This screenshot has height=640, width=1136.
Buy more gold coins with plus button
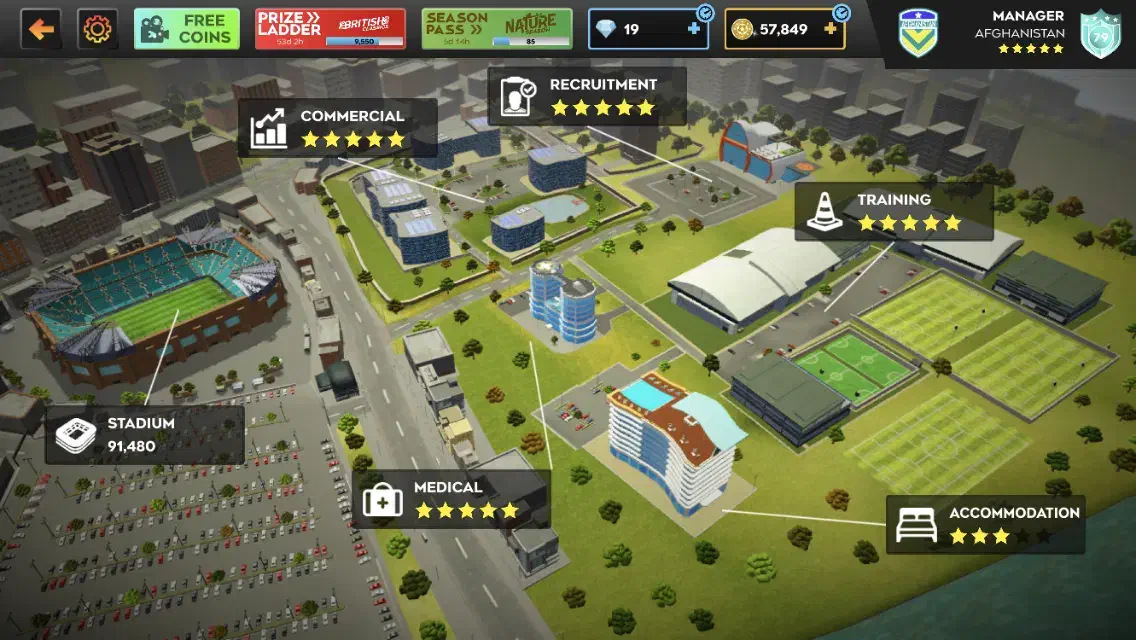(830, 29)
